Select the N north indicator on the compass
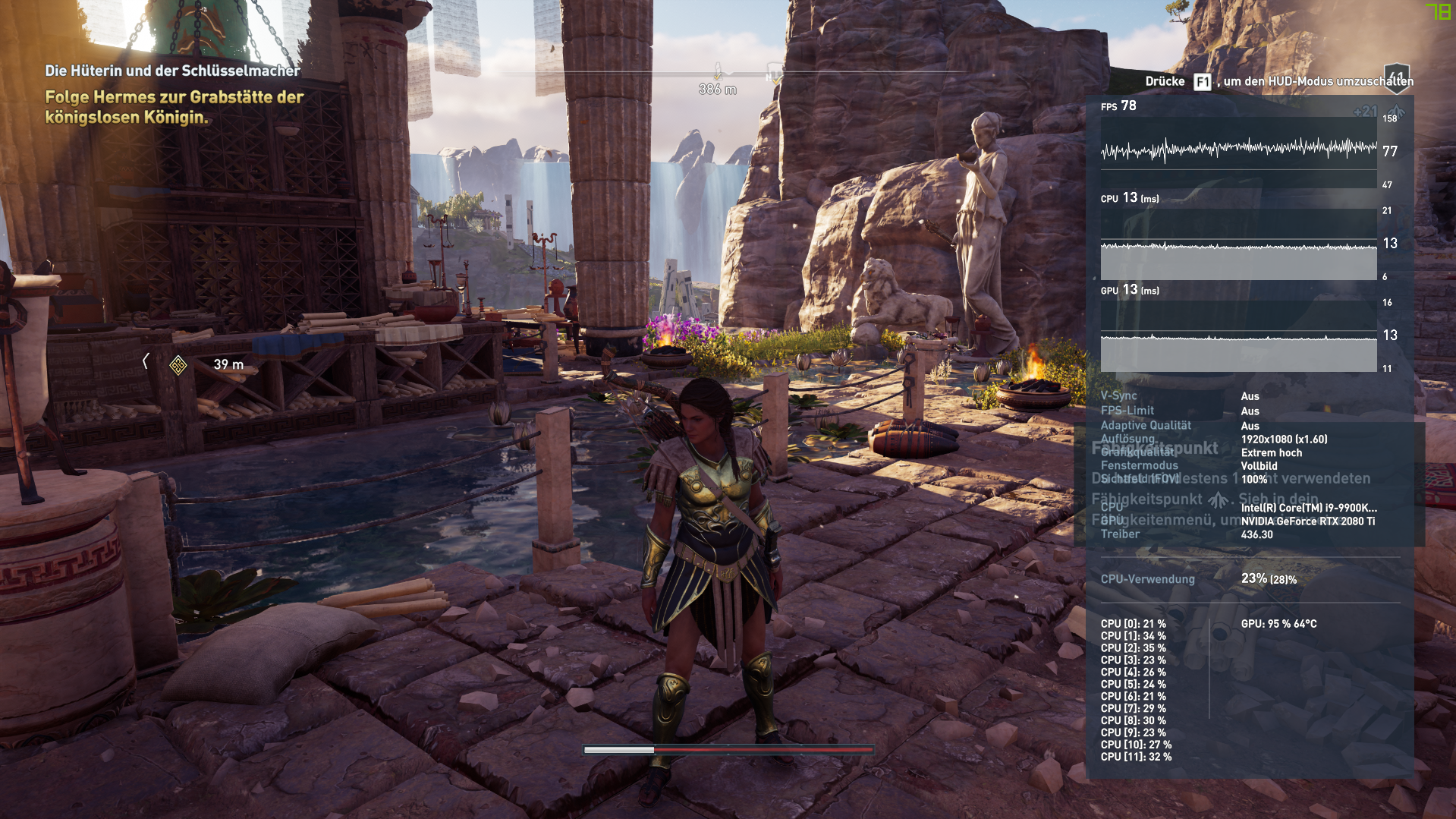Viewport: 1456px width, 819px height. (769, 76)
